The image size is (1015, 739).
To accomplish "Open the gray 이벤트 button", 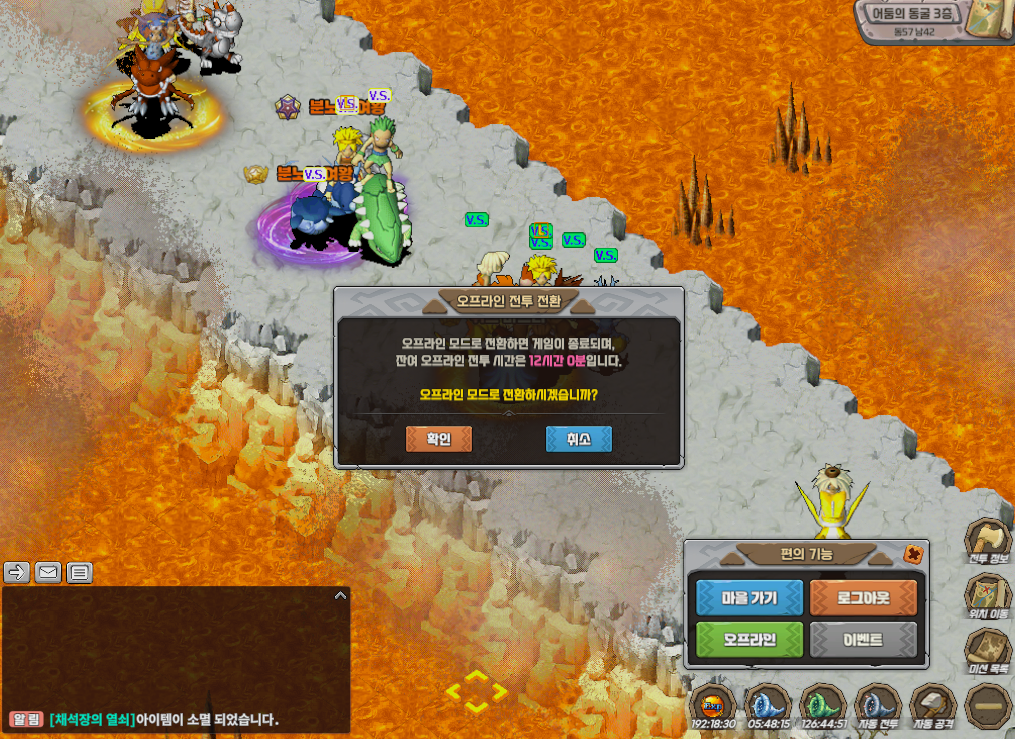I will [863, 639].
